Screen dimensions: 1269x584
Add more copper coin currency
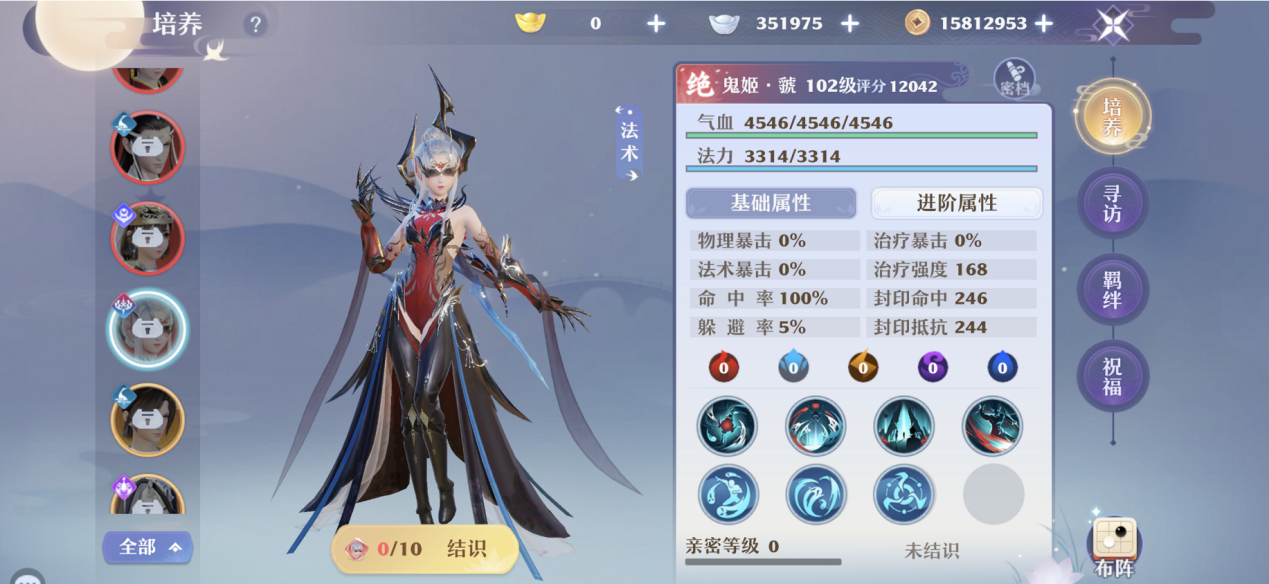pyautogui.click(x=1043, y=23)
